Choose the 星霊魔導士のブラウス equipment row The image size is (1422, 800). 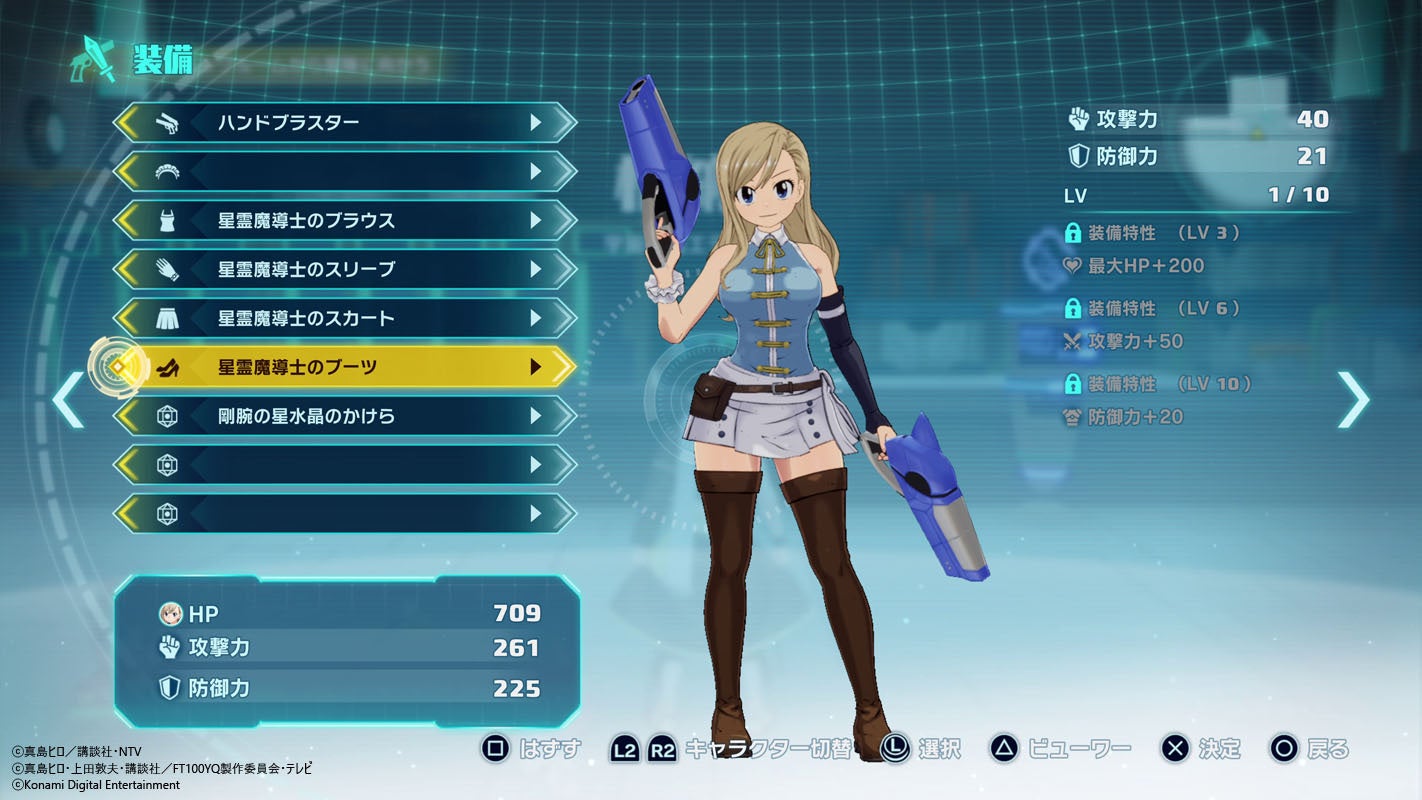pyautogui.click(x=345, y=221)
